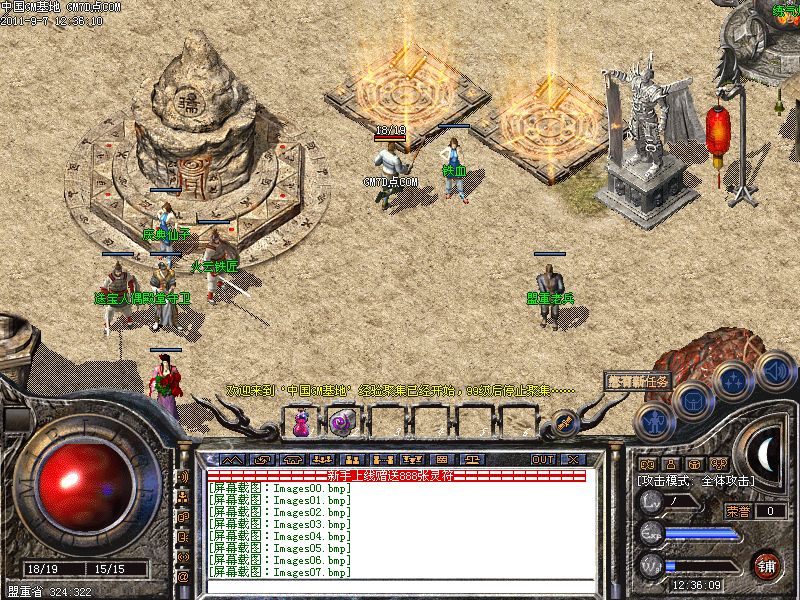The height and width of the screenshot is (600, 800).
Task: Open the red 铺 shop button
Action: click(768, 563)
